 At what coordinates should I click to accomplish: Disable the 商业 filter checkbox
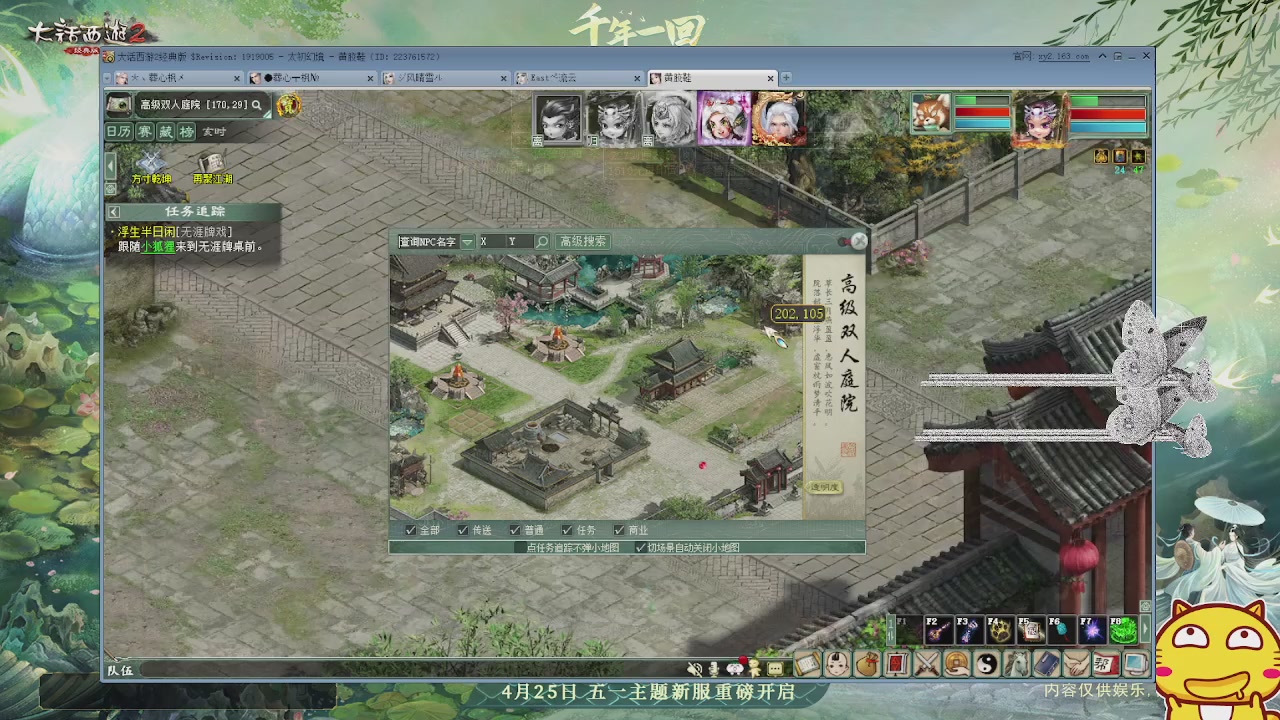[x=618, y=529]
